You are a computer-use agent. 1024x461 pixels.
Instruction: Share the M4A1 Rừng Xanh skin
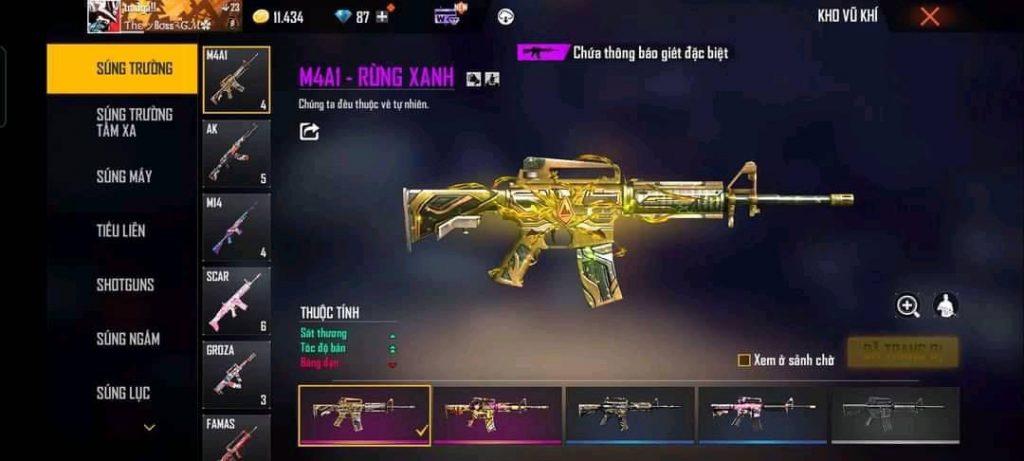click(x=310, y=131)
